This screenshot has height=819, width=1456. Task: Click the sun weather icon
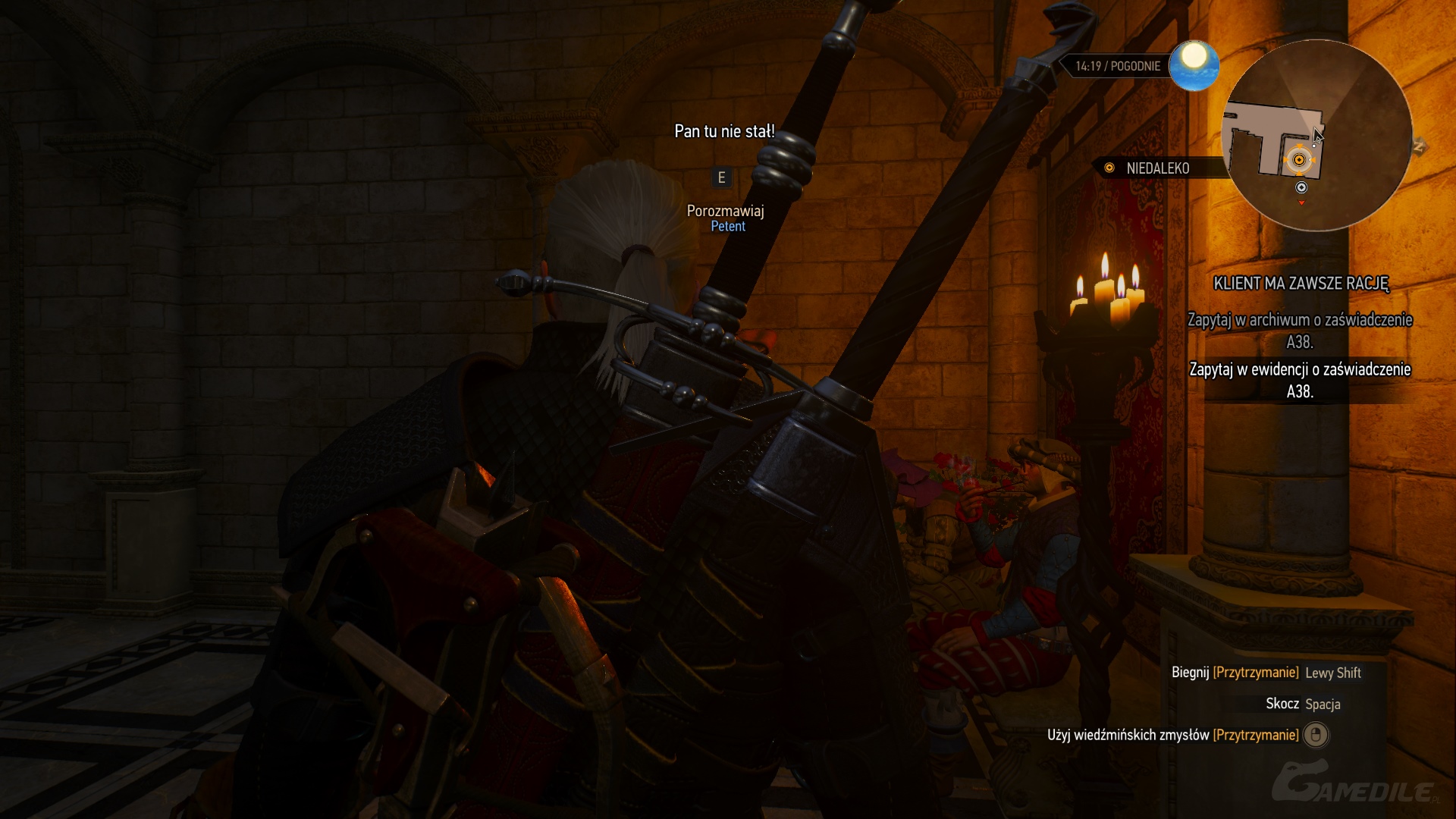click(1194, 65)
